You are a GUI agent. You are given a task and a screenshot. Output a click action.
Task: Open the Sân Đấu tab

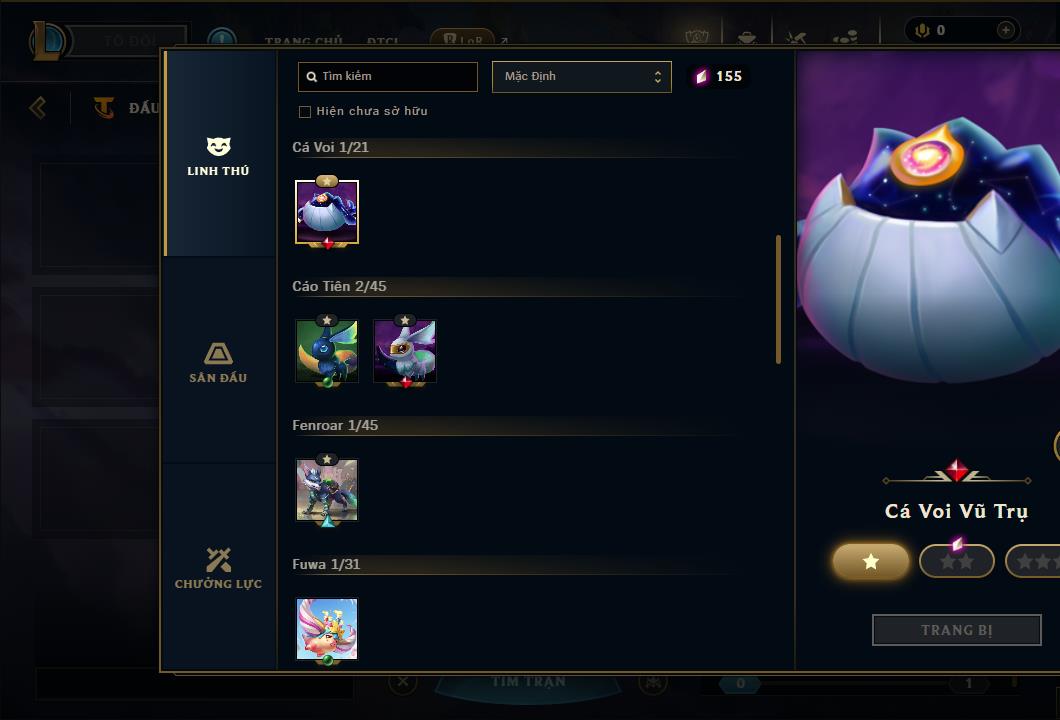point(218,362)
